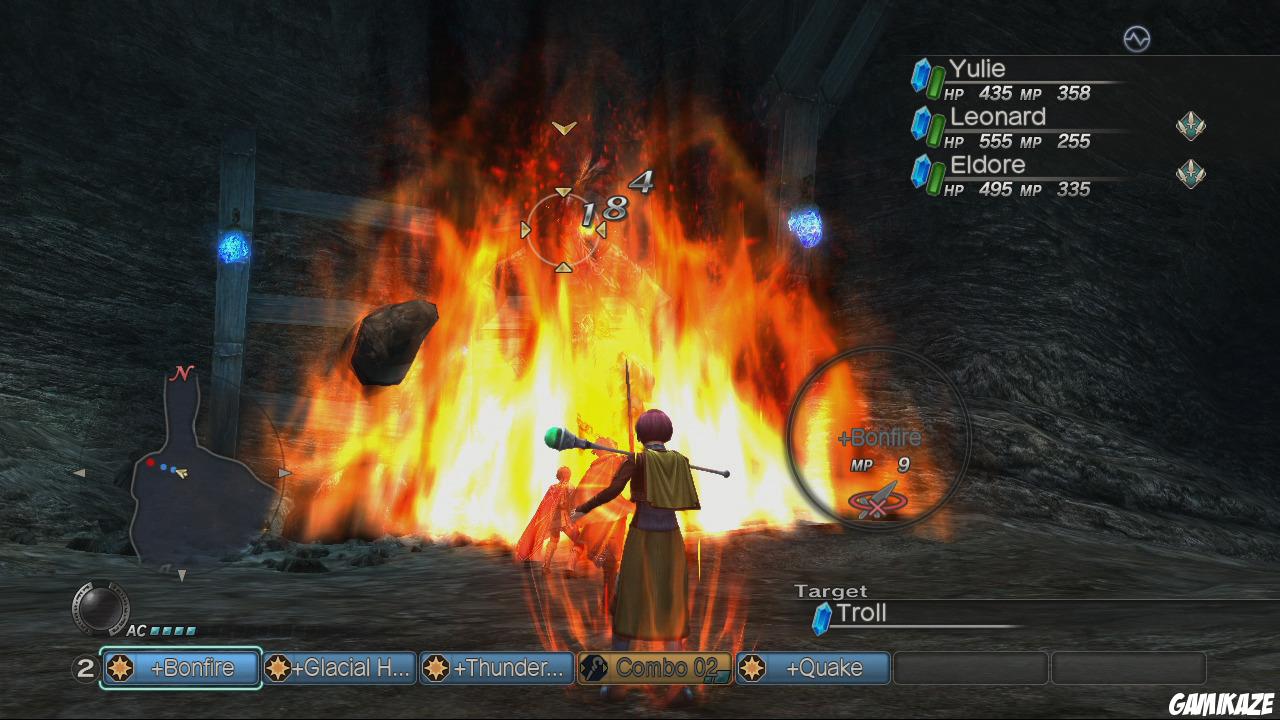Trigger the Combo 02 slot

(655, 668)
